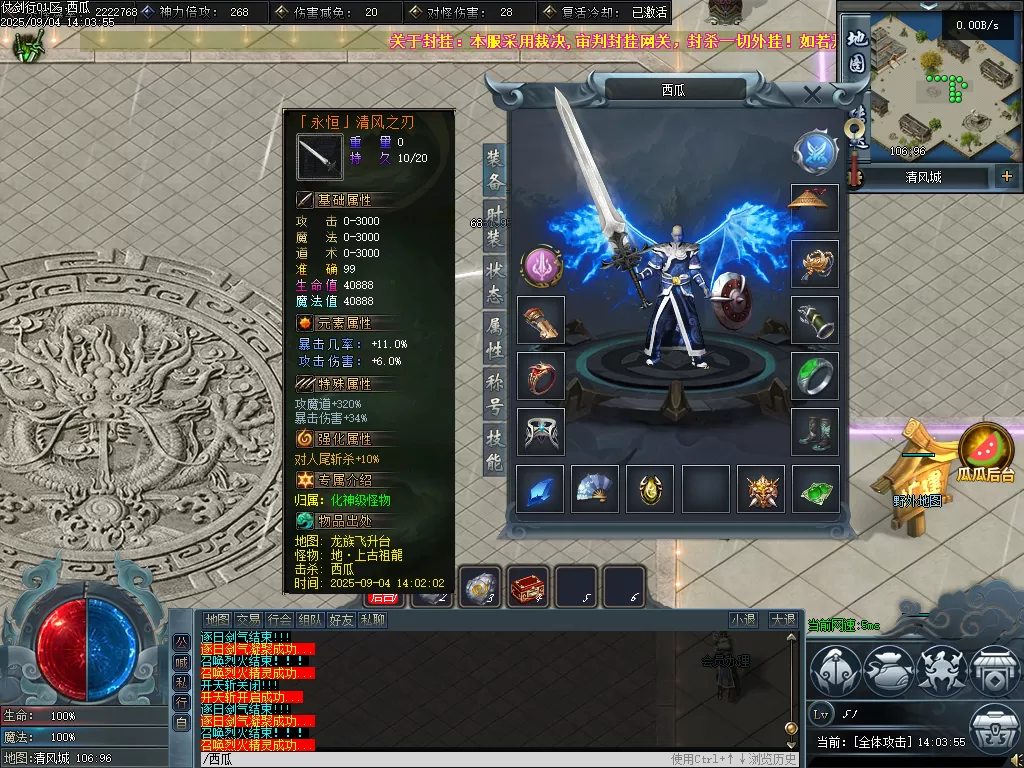
Task: Select the boots equipment slot
Action: point(815,432)
